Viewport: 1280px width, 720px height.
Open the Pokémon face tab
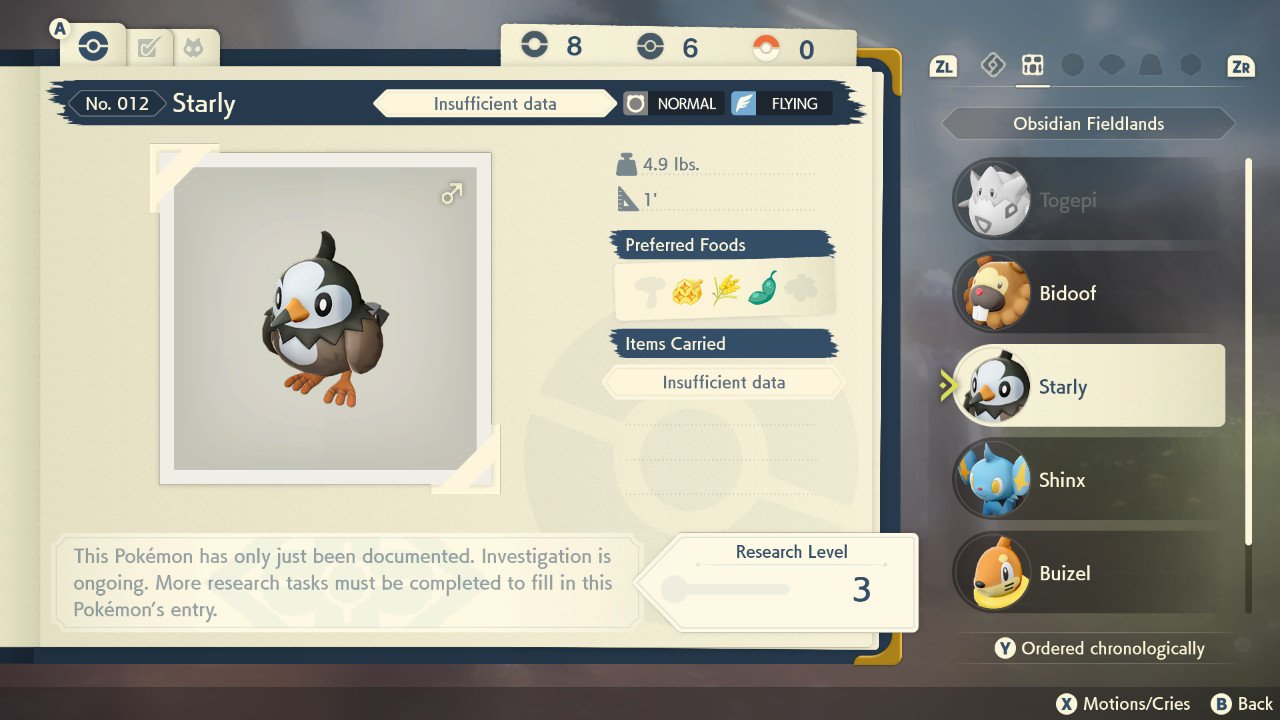(194, 47)
